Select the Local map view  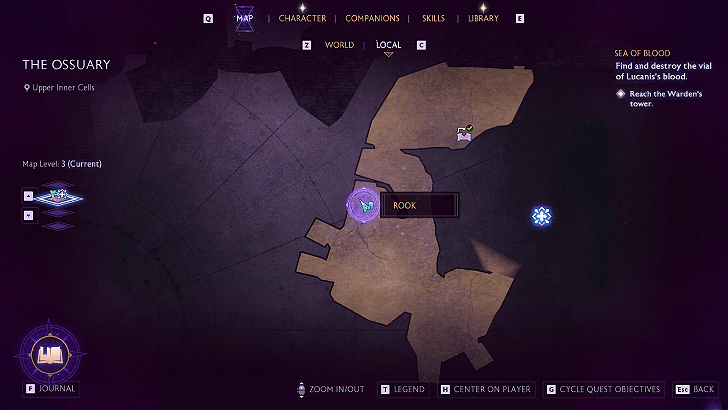388,45
